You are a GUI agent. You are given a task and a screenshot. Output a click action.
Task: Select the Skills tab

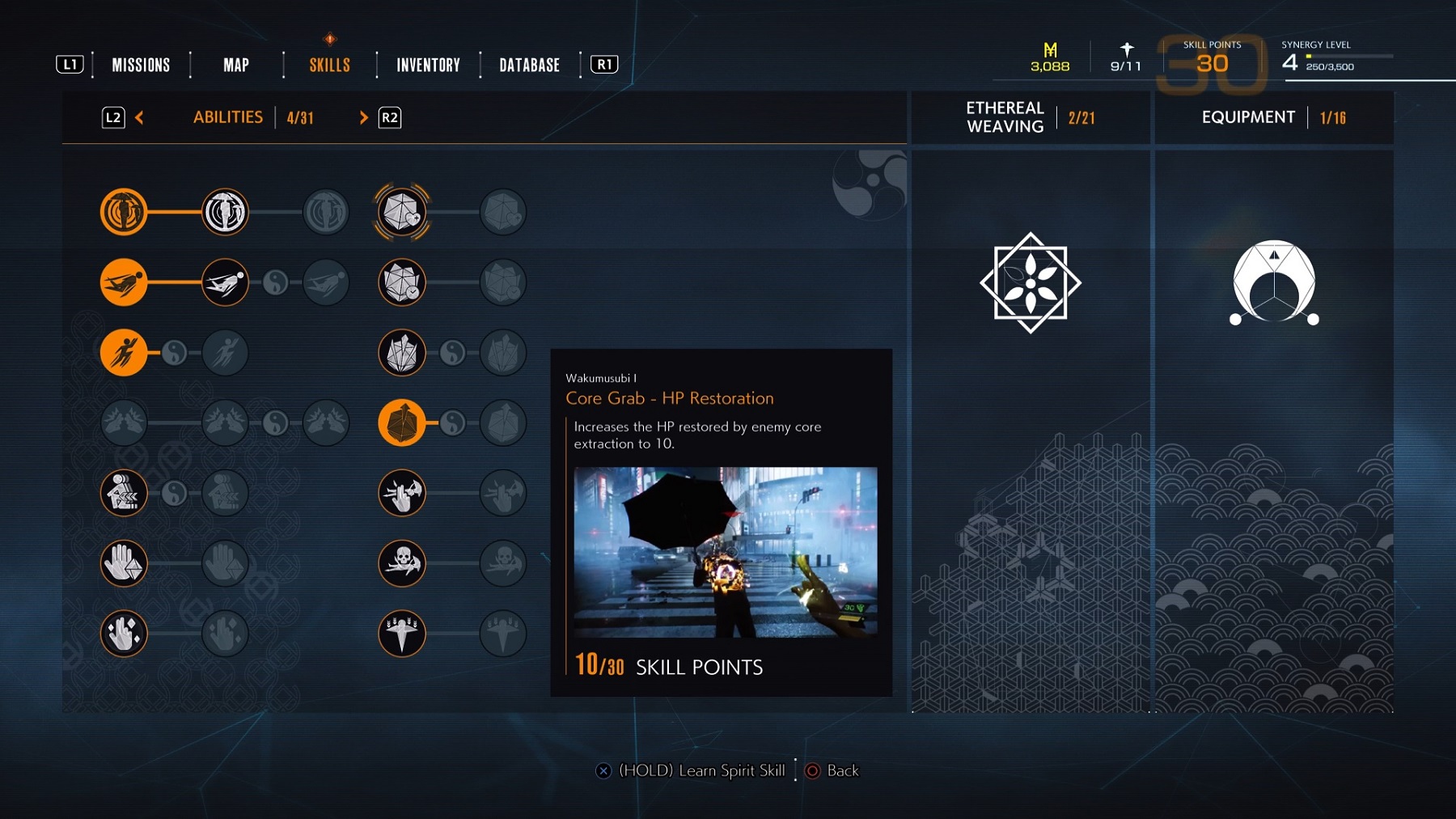pyautogui.click(x=329, y=65)
